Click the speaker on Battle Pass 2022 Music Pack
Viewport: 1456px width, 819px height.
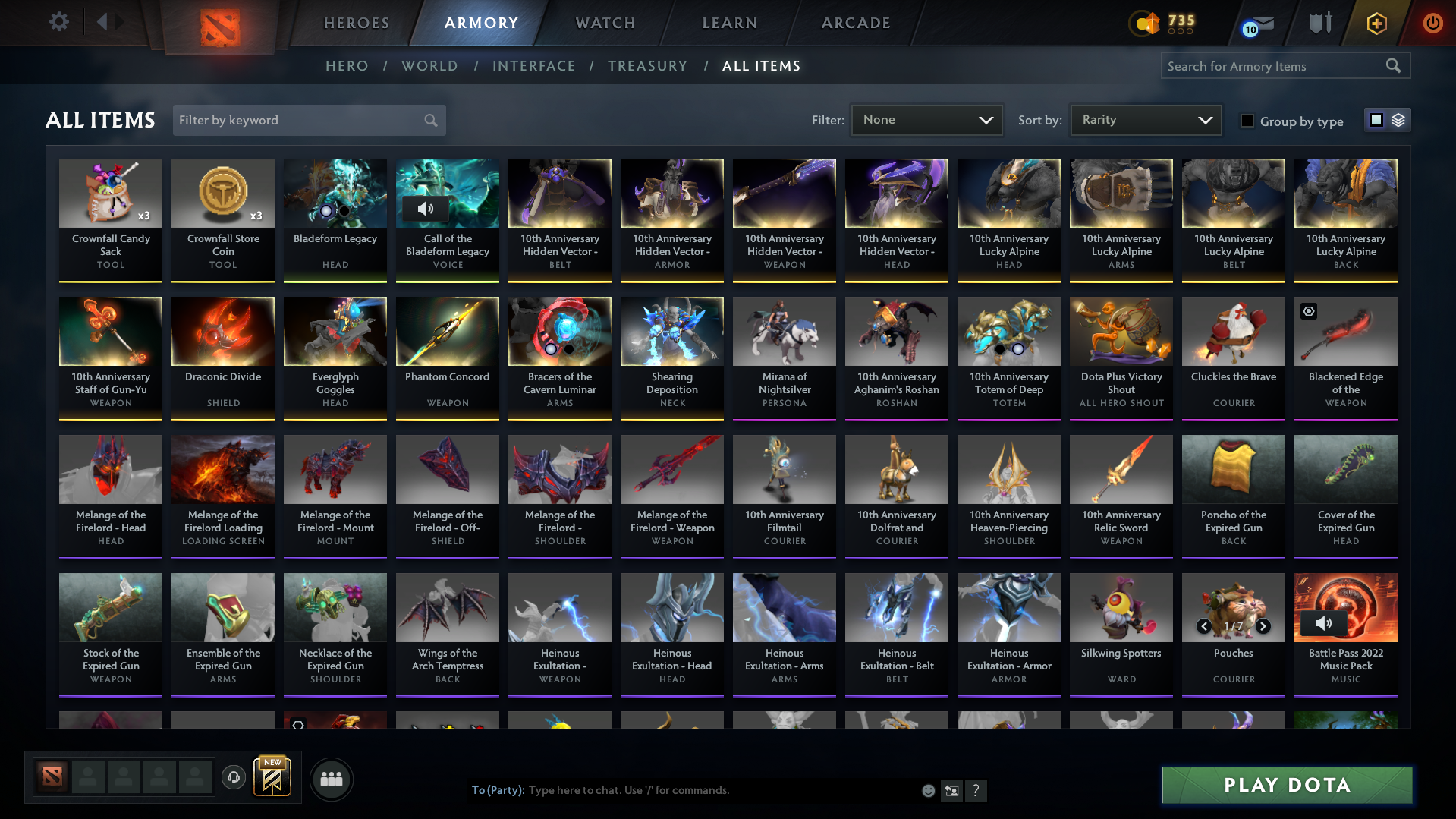click(x=1325, y=623)
